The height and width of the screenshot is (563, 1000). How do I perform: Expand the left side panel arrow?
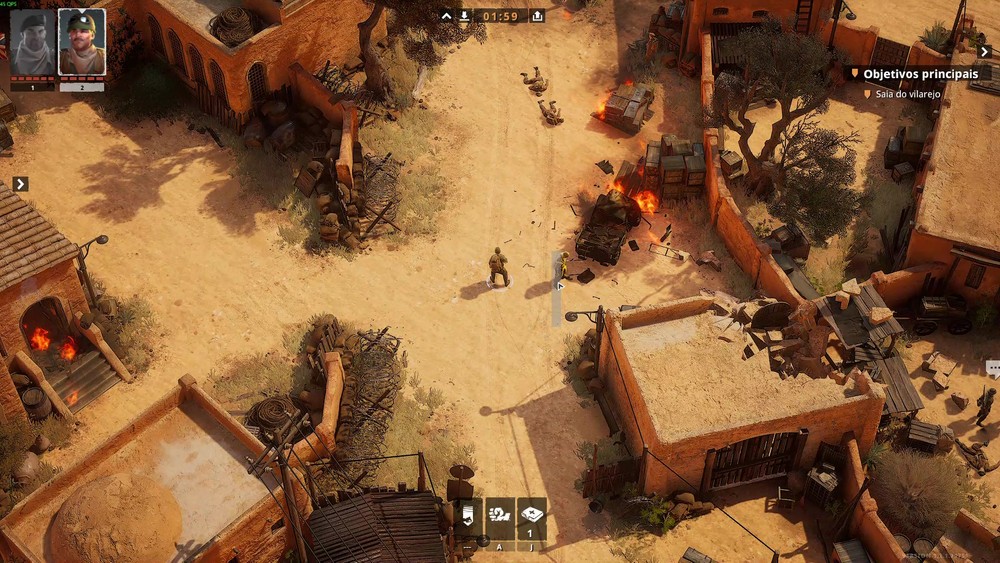20,184
